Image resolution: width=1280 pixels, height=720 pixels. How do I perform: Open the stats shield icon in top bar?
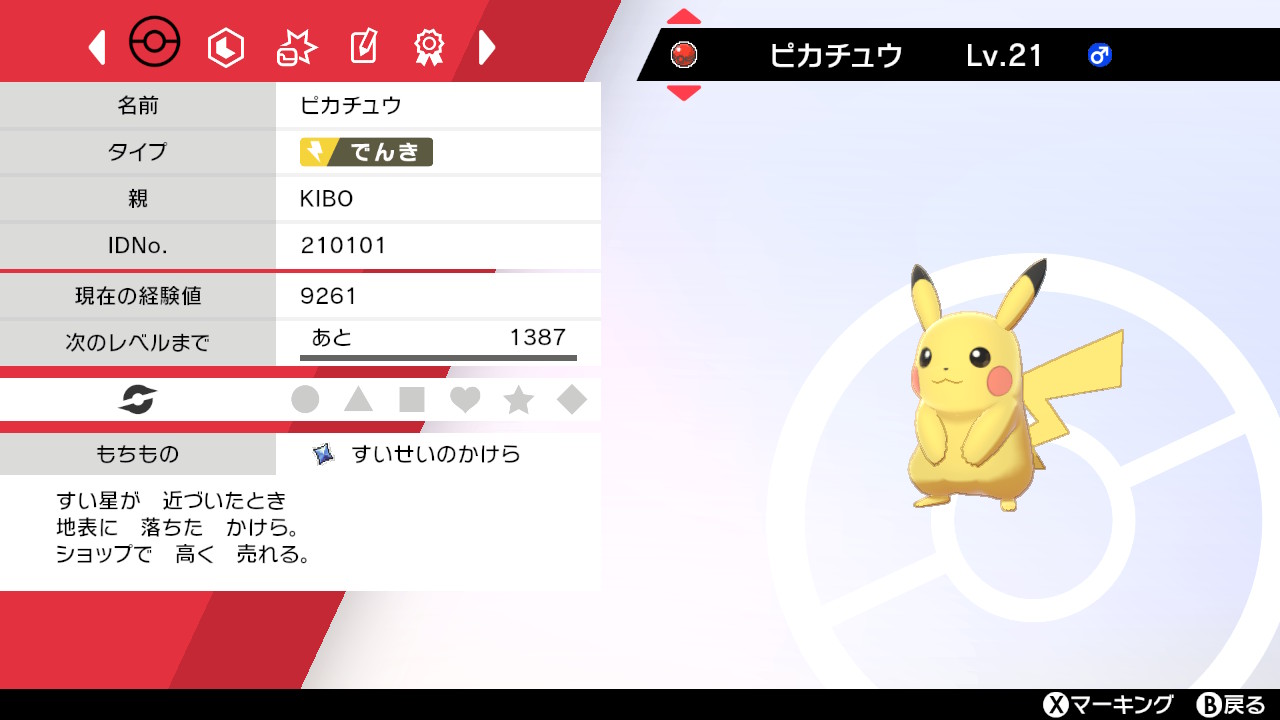(x=225, y=45)
